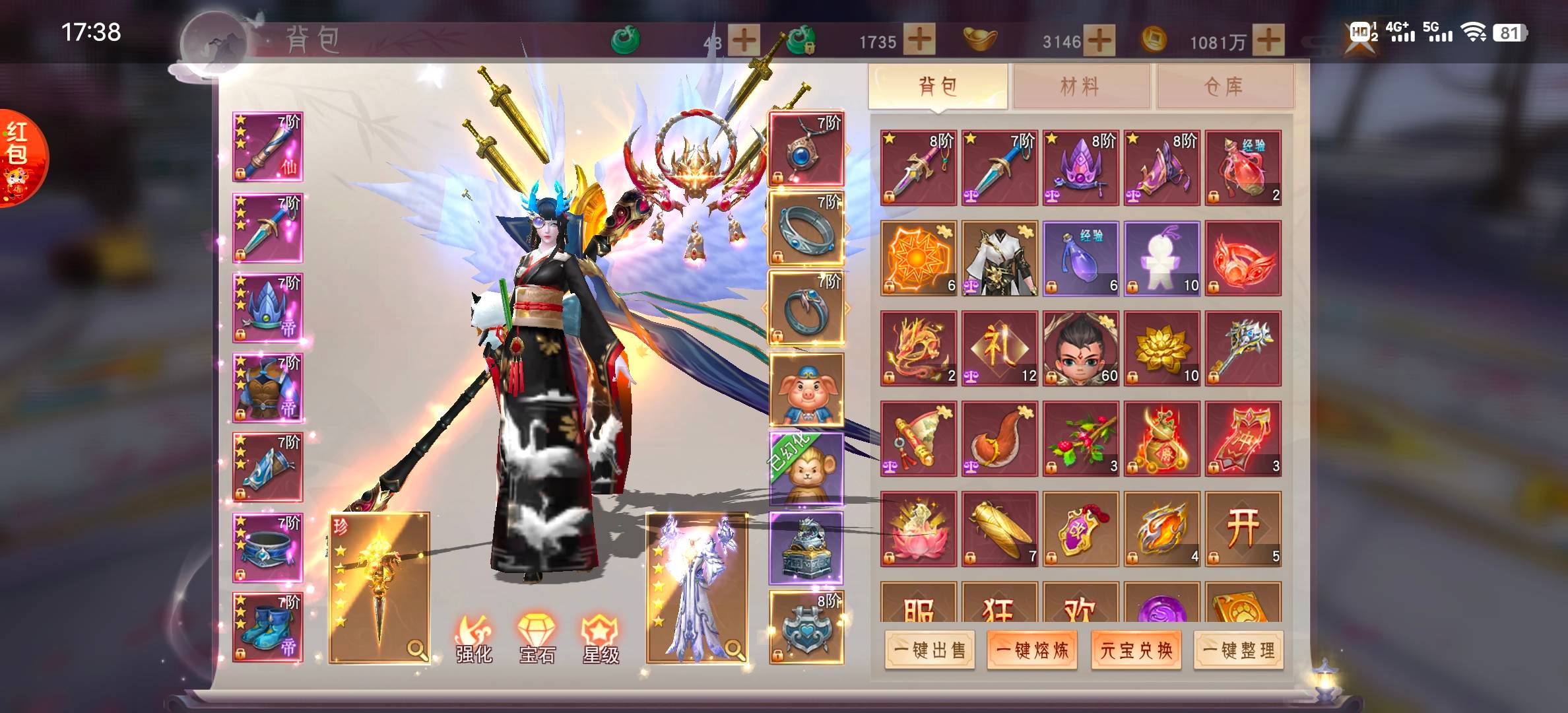Switch to the 材料 tab
This screenshot has height=713, width=1568.
coord(1080,86)
